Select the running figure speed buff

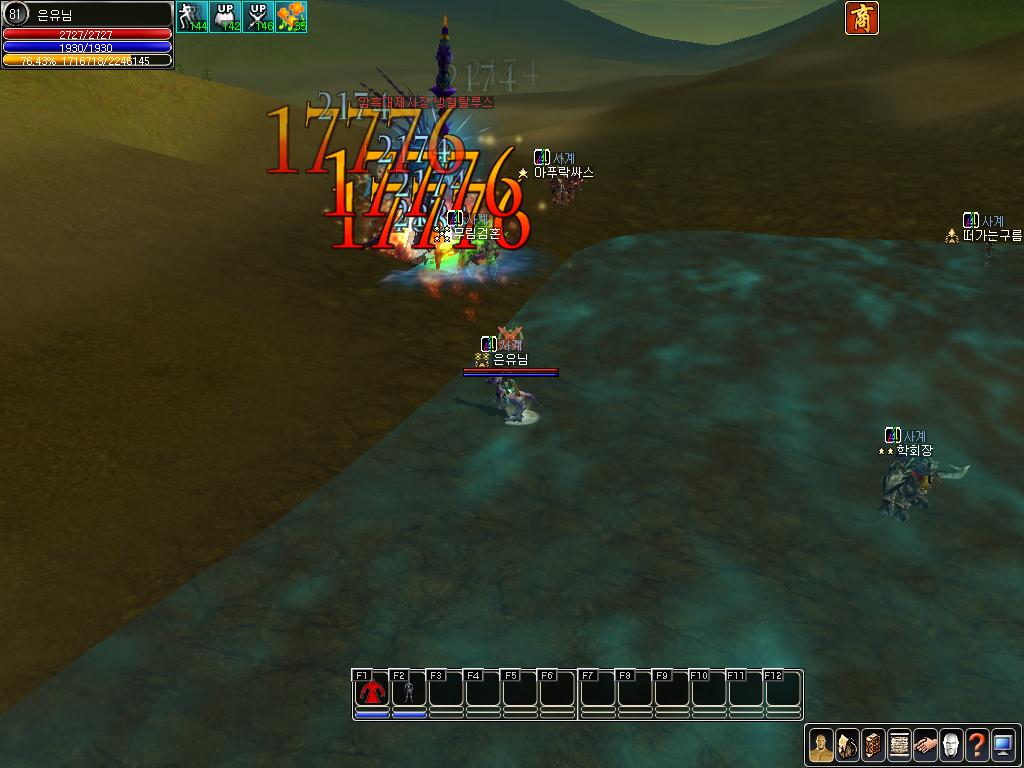[x=192, y=17]
